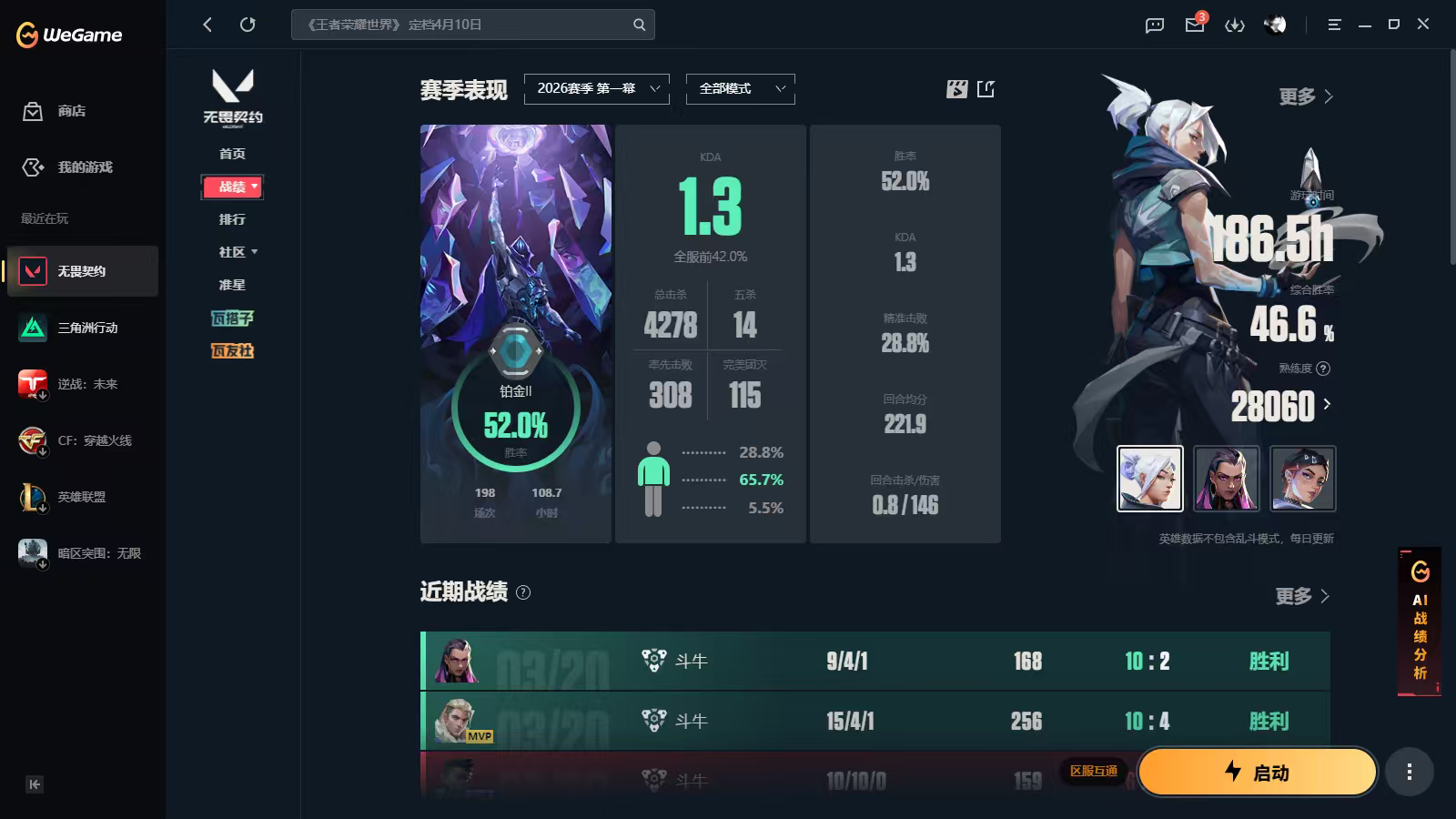
Task: Expand the 2026赛季 第一幕 season dropdown
Action: tap(596, 89)
